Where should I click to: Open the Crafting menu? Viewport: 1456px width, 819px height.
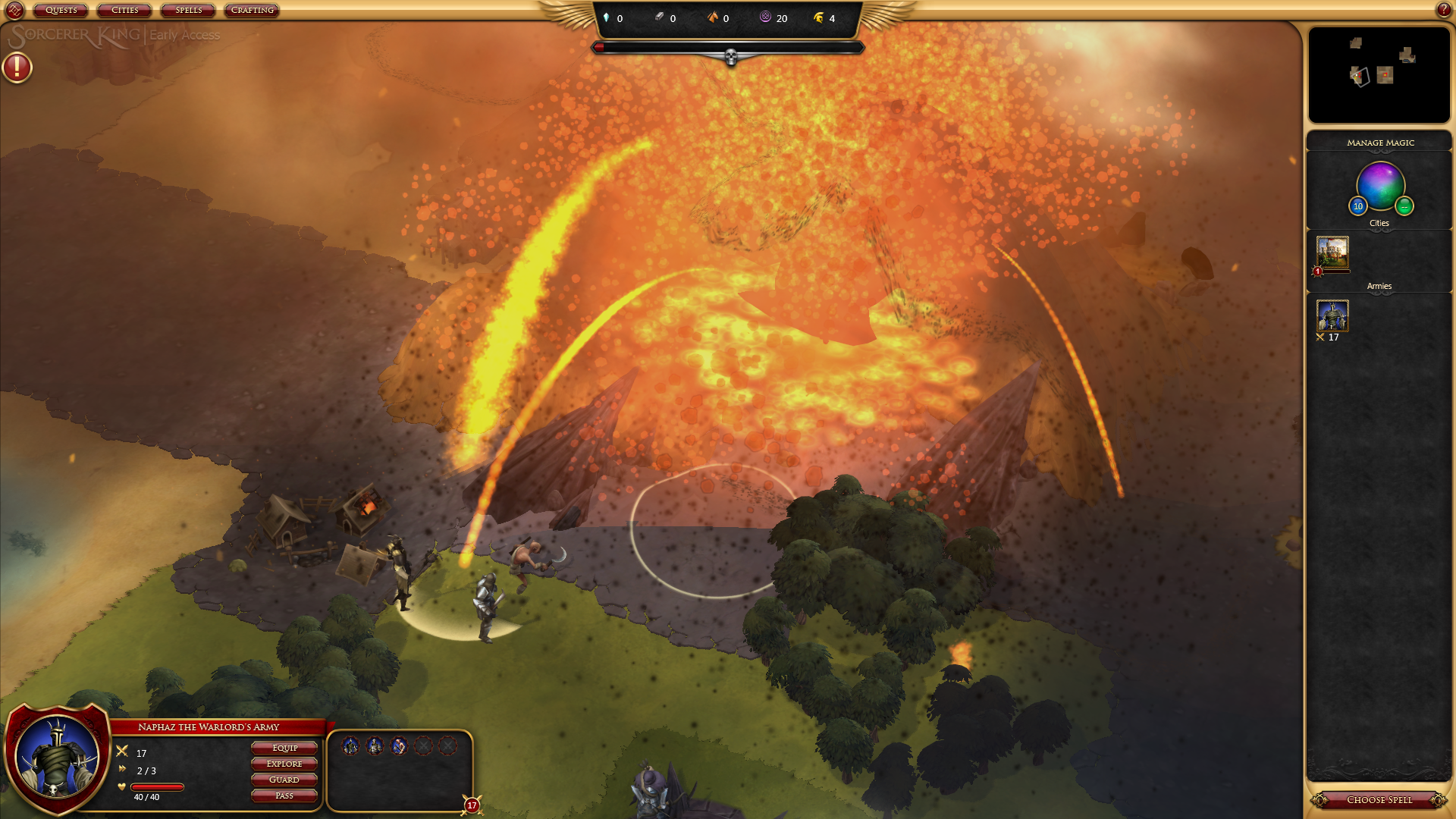tap(252, 11)
